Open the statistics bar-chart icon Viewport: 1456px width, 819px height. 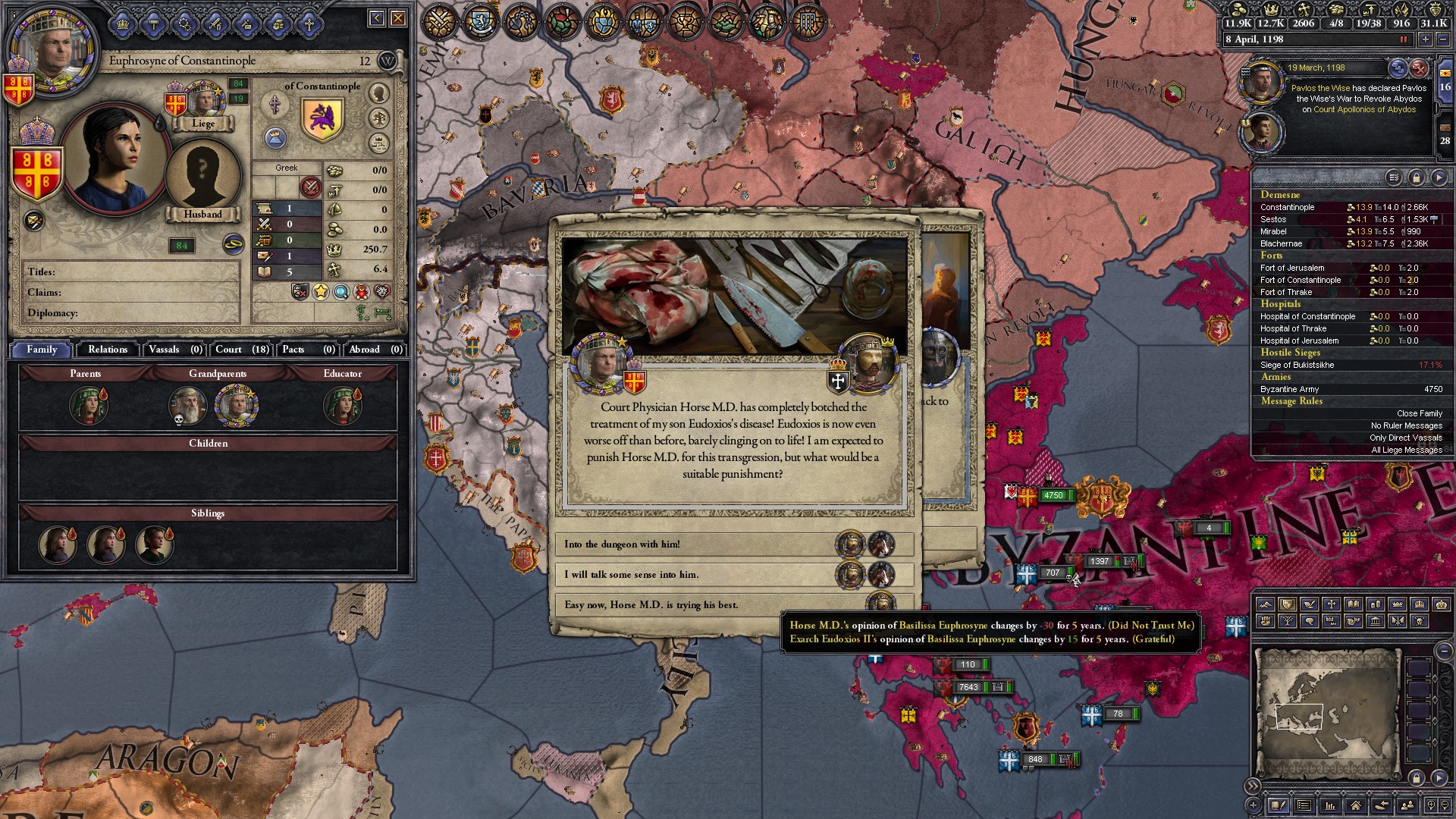[1329, 805]
